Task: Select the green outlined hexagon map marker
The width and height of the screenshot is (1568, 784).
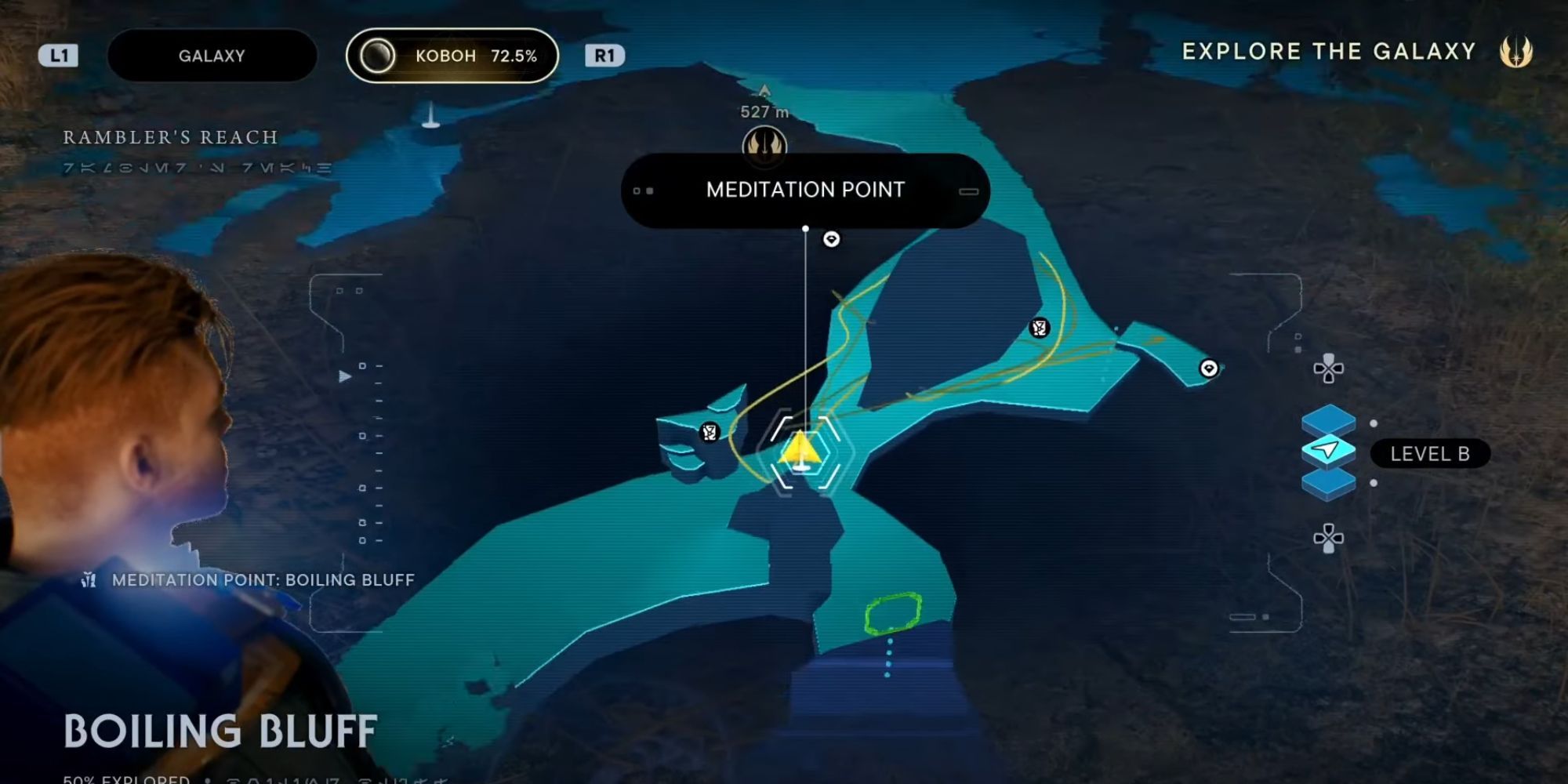Action: (x=892, y=612)
